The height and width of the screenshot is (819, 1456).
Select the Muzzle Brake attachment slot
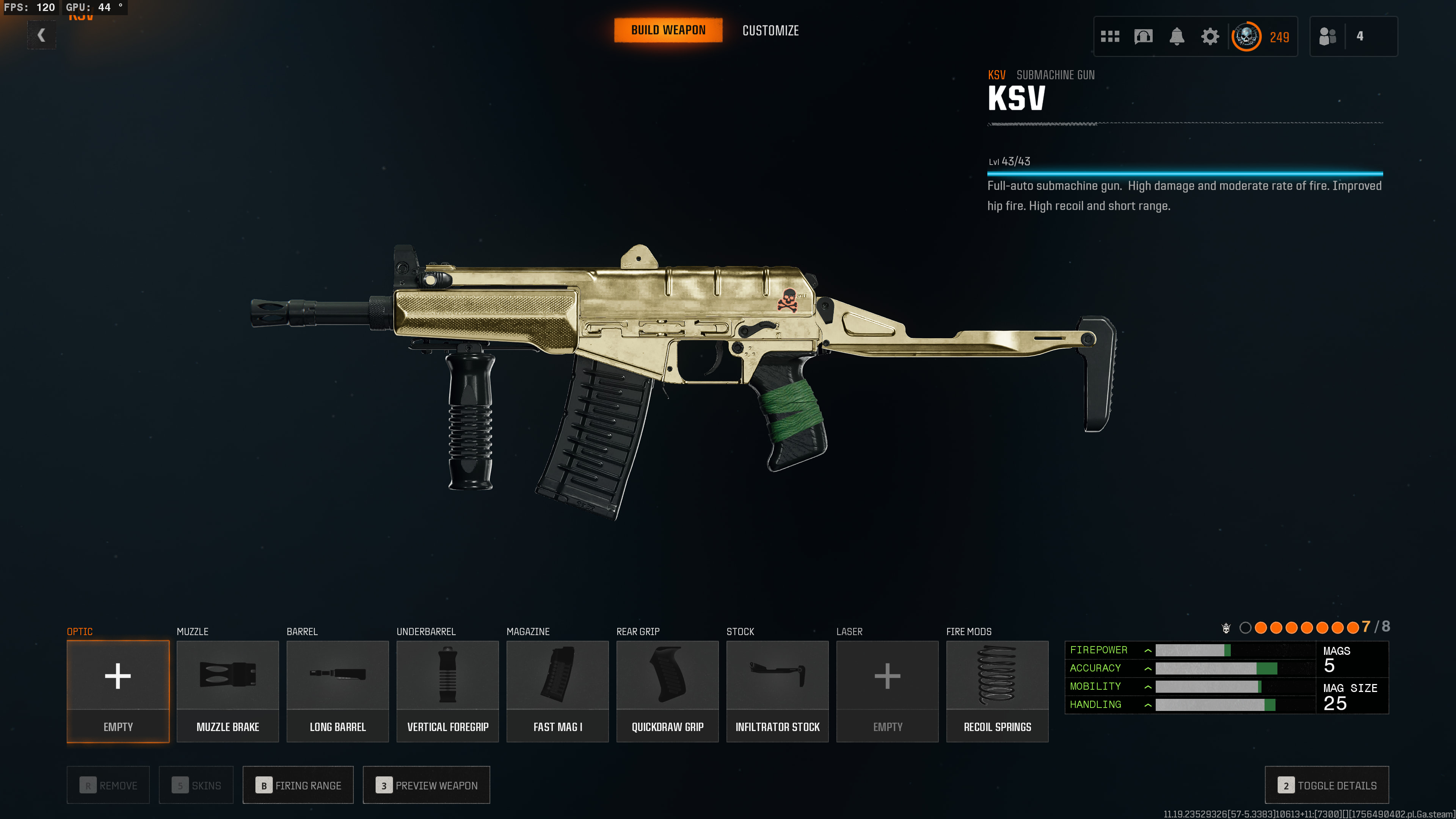pos(228,691)
